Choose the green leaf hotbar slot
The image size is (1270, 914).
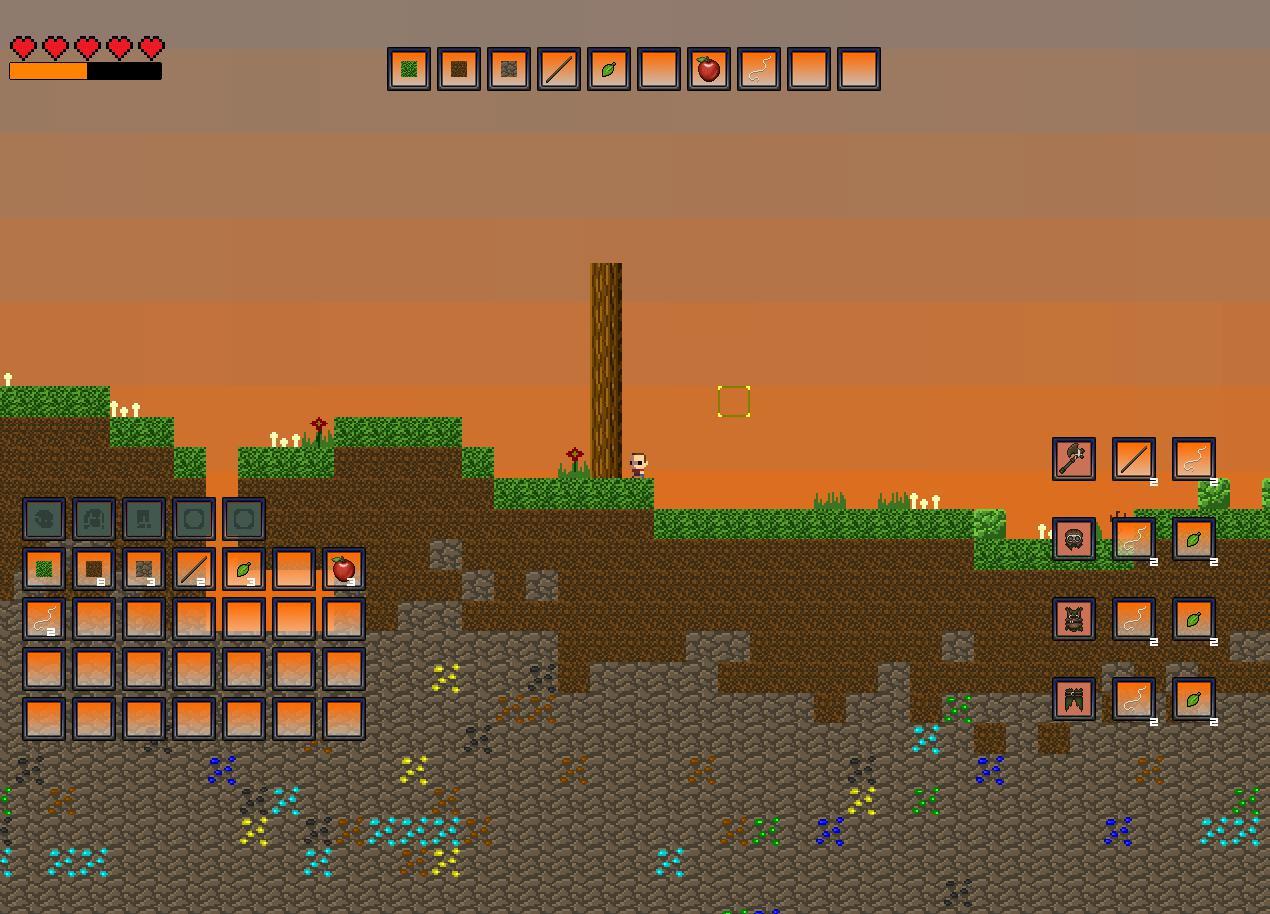click(609, 69)
